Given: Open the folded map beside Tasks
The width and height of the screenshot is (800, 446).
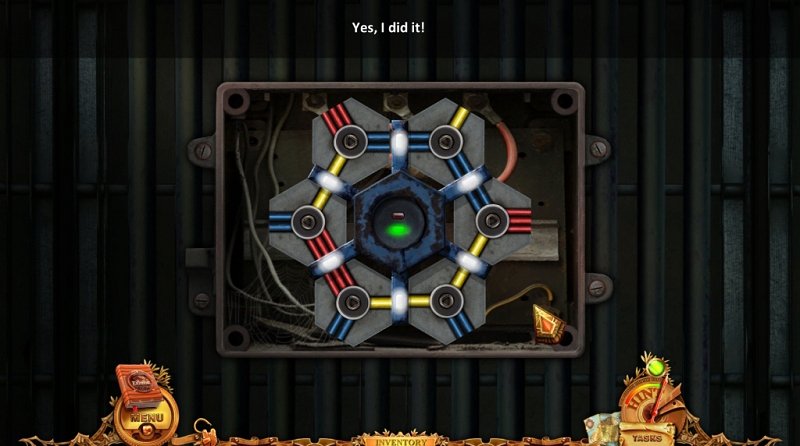Looking at the screenshot, I should [x=602, y=427].
